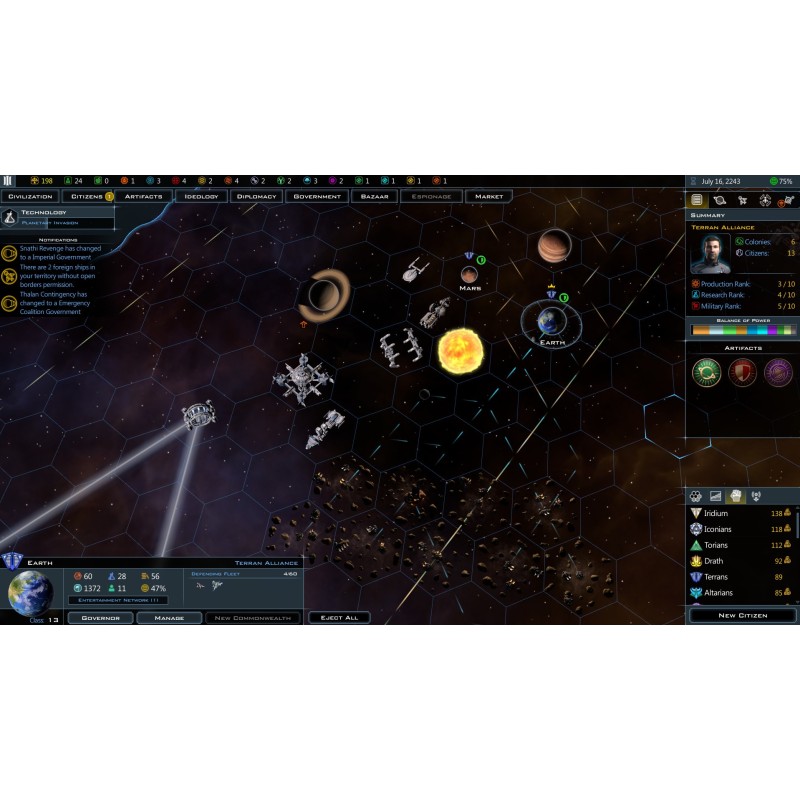Screen dimensions: 800x800
Task: Open the Diplomacy screen
Action: (256, 196)
